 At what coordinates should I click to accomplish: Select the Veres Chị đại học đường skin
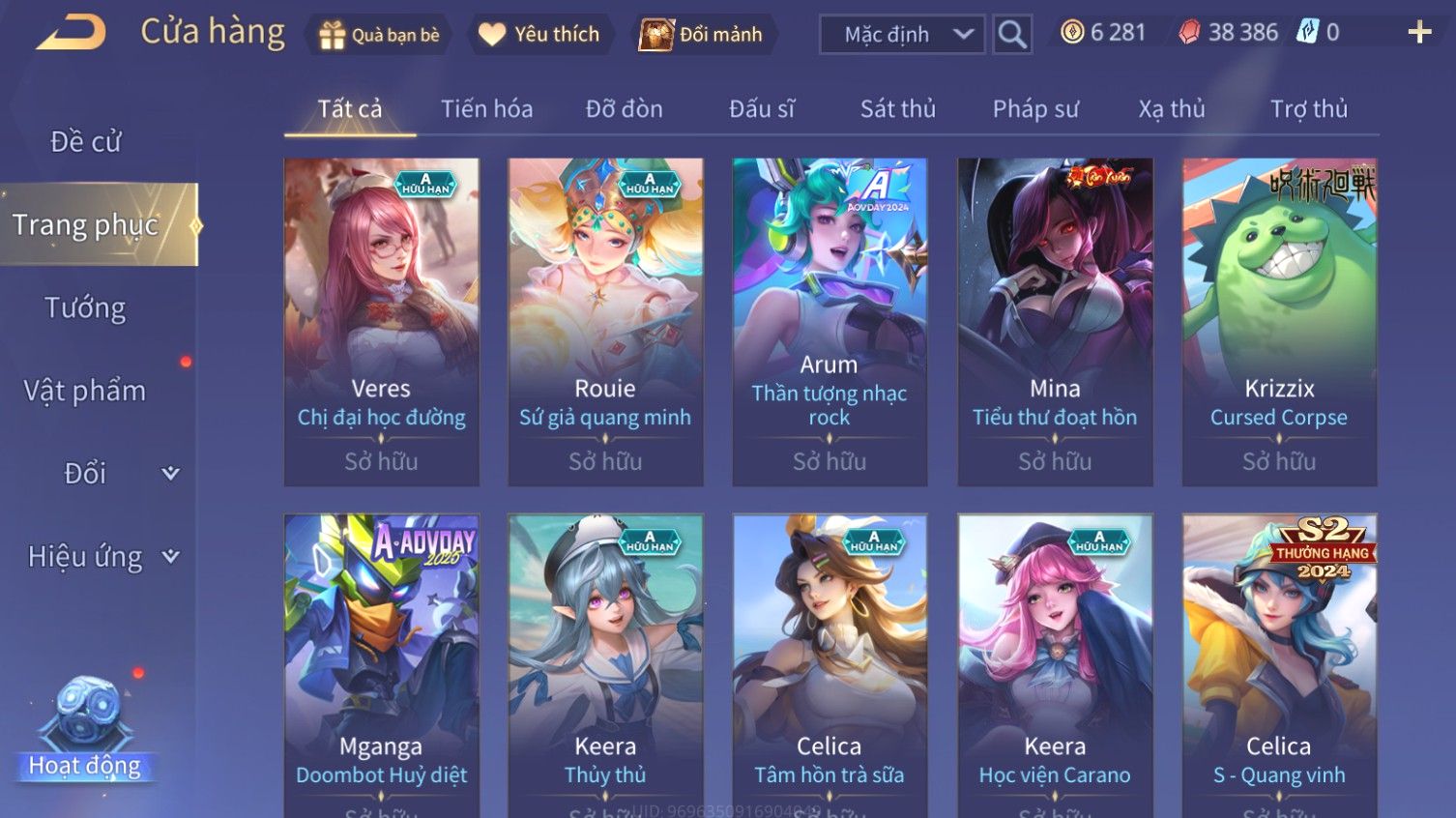(x=381, y=321)
